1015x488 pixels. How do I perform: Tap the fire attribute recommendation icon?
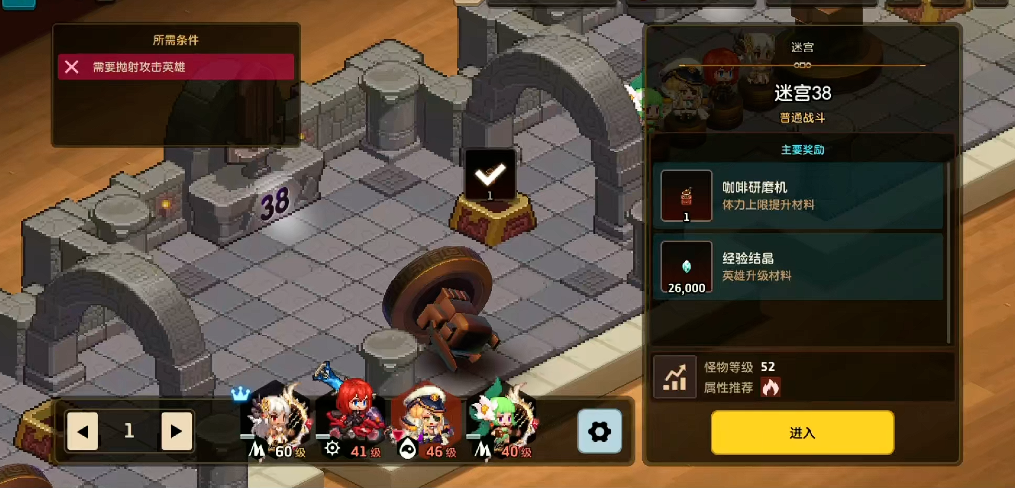770,386
